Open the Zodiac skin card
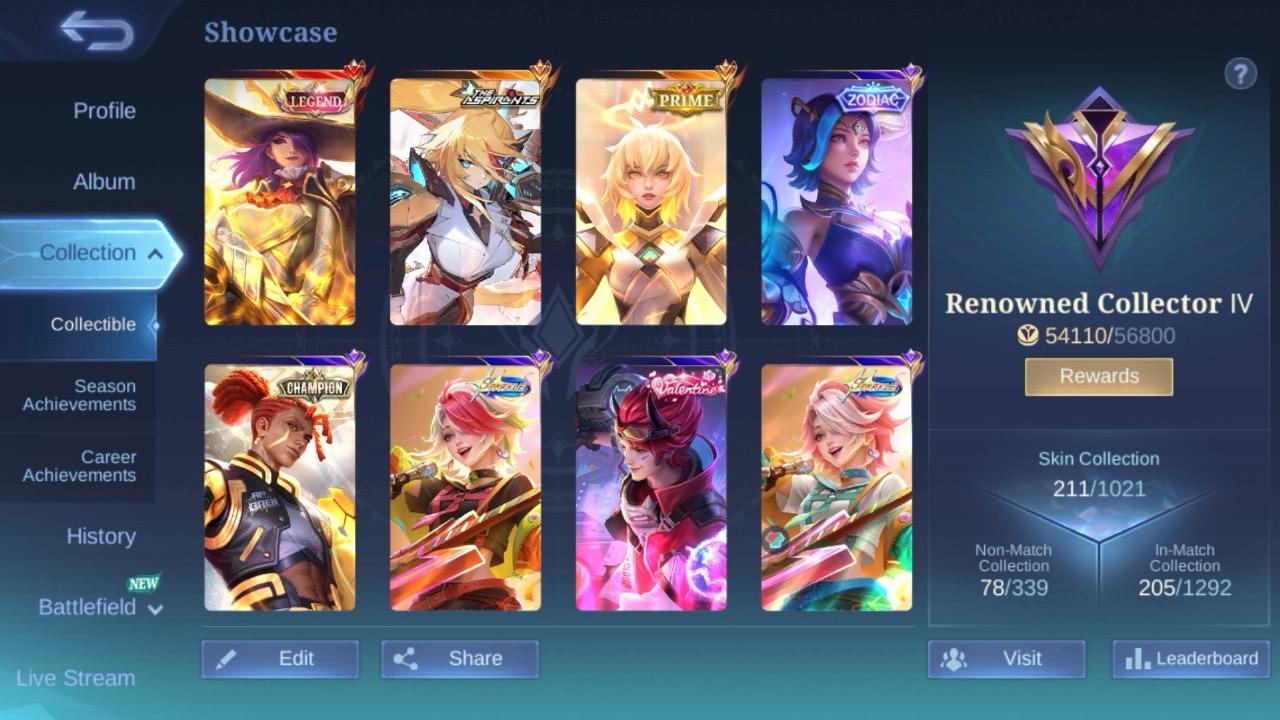1280x720 pixels. (x=836, y=200)
